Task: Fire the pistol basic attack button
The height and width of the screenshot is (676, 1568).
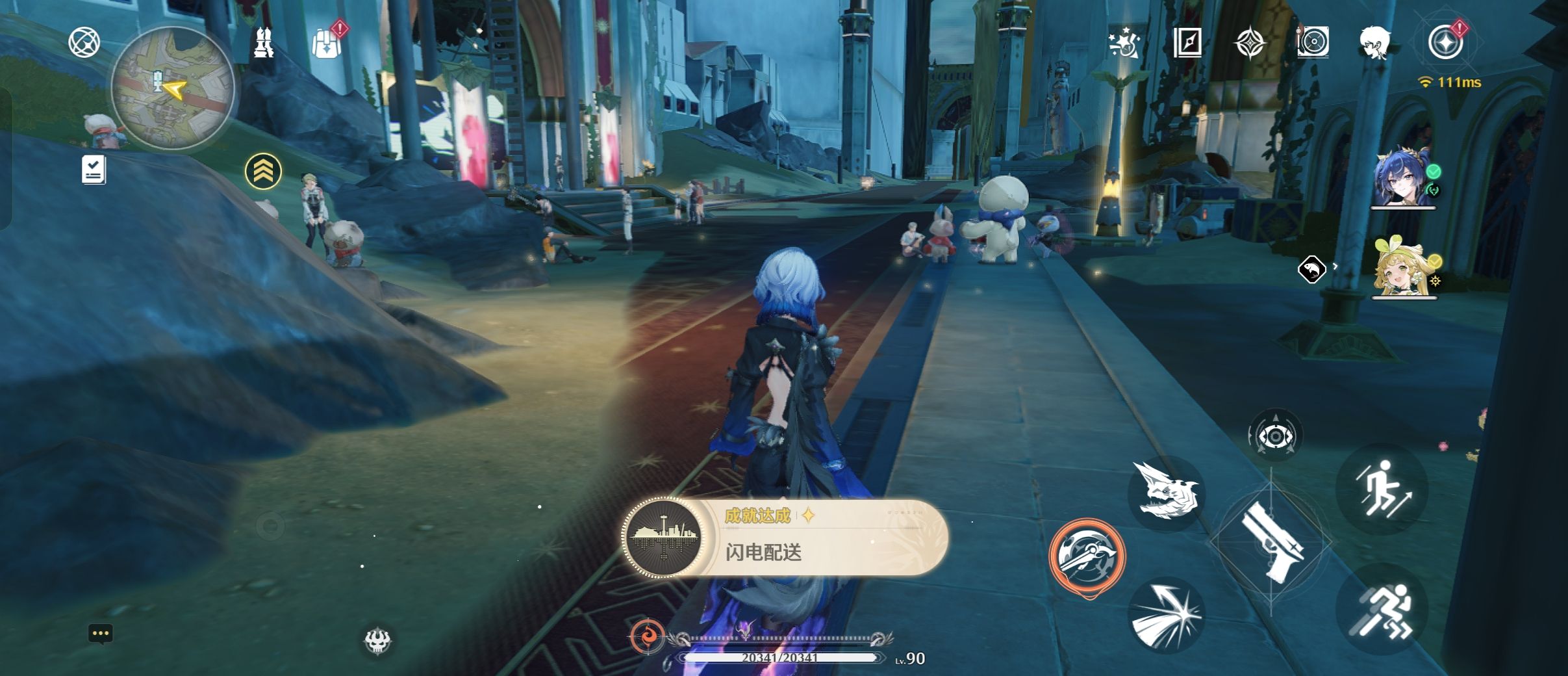Action: [x=1271, y=542]
